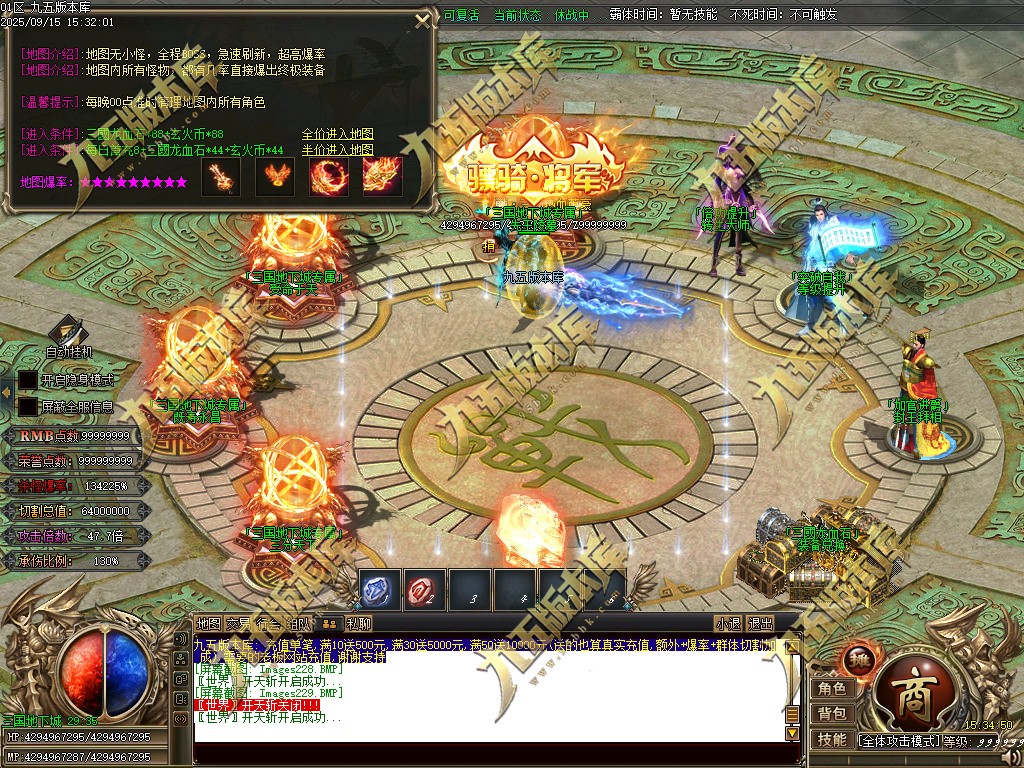Viewport: 1024px width, 768px height.
Task: Use the red stone hotbar slot
Action: pos(425,590)
